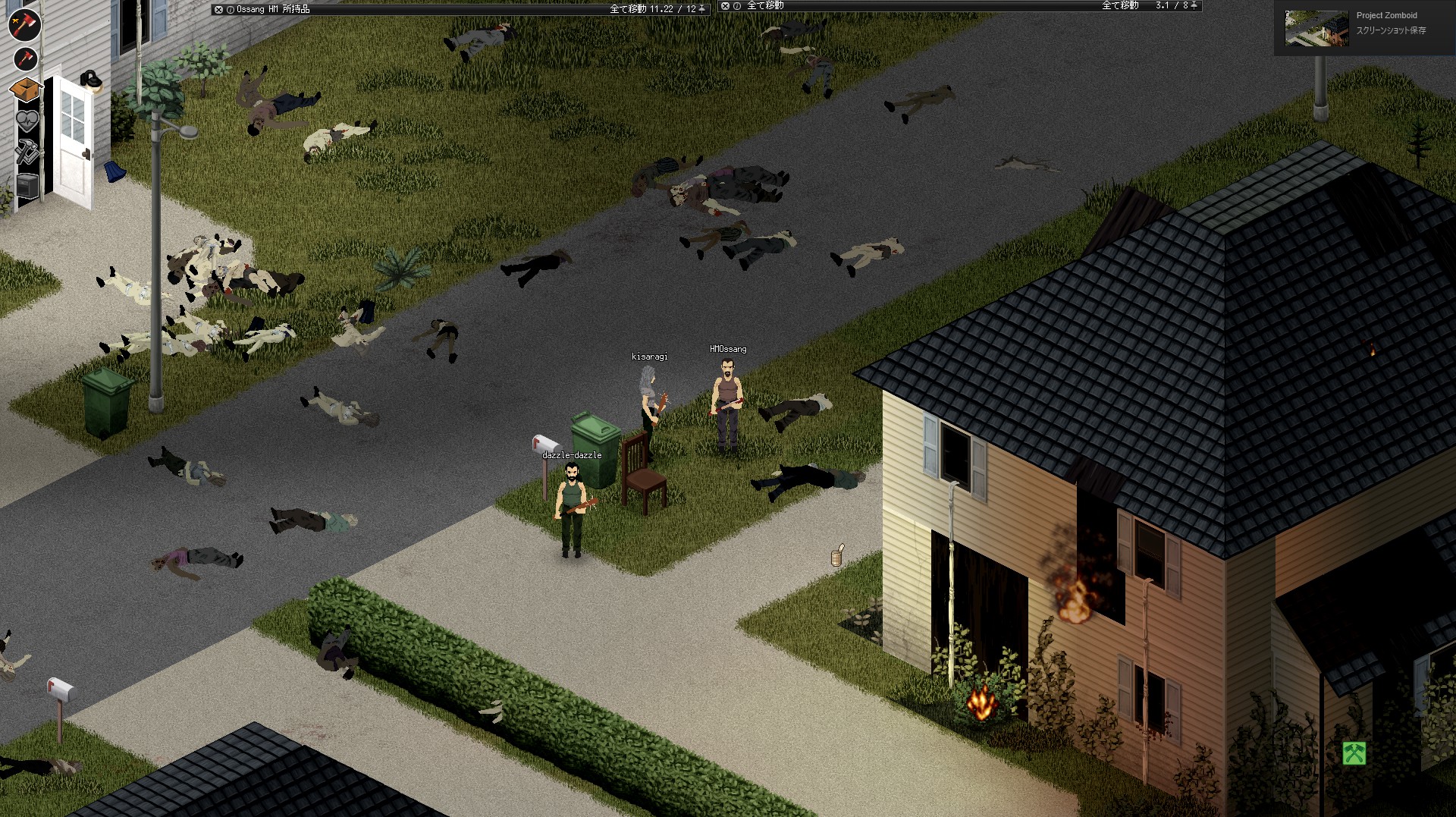Open the furniture moving panel icon
1456x817 pixels.
coord(27,186)
